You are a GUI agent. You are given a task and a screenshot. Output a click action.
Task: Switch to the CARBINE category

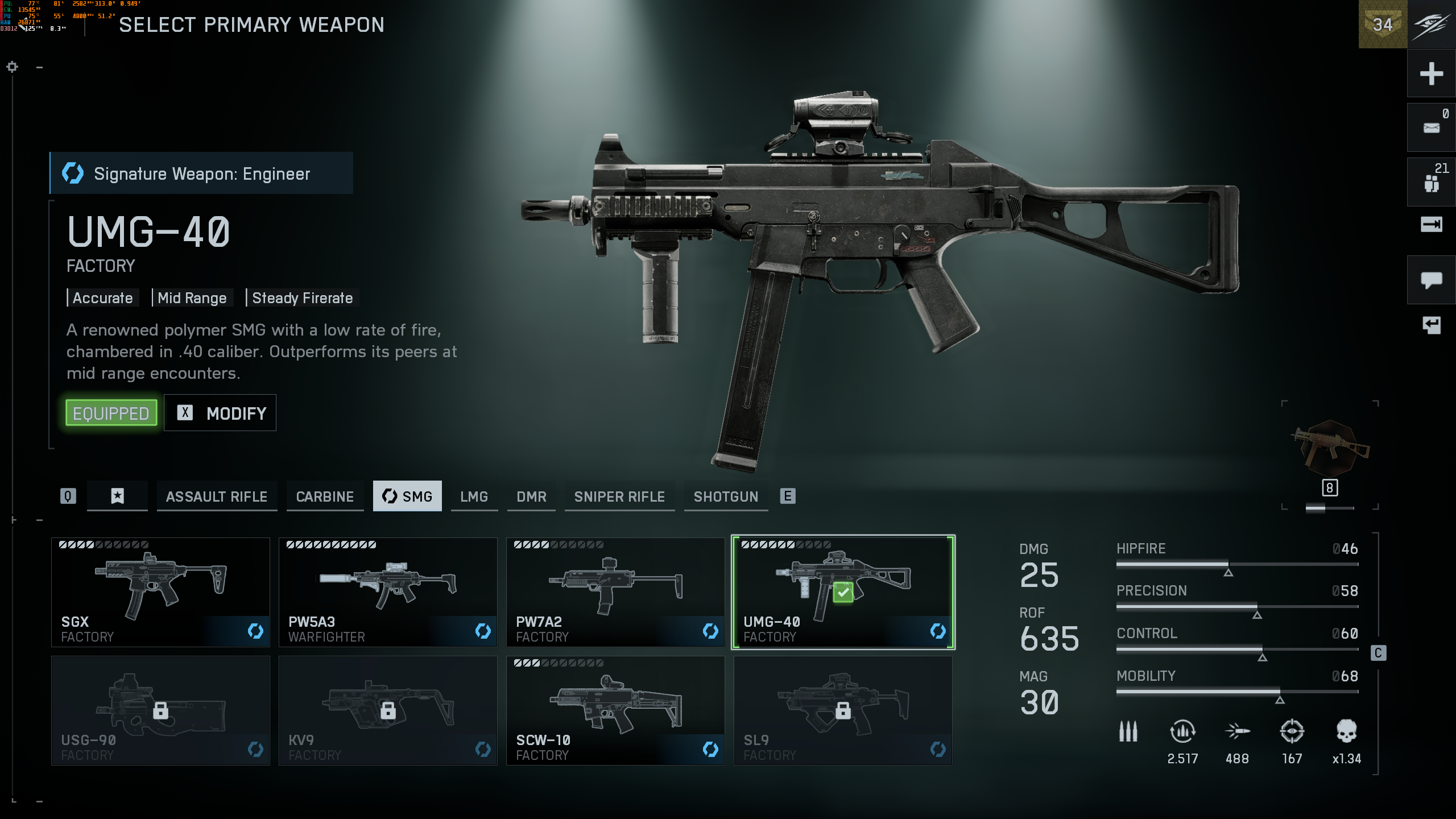pyautogui.click(x=325, y=497)
